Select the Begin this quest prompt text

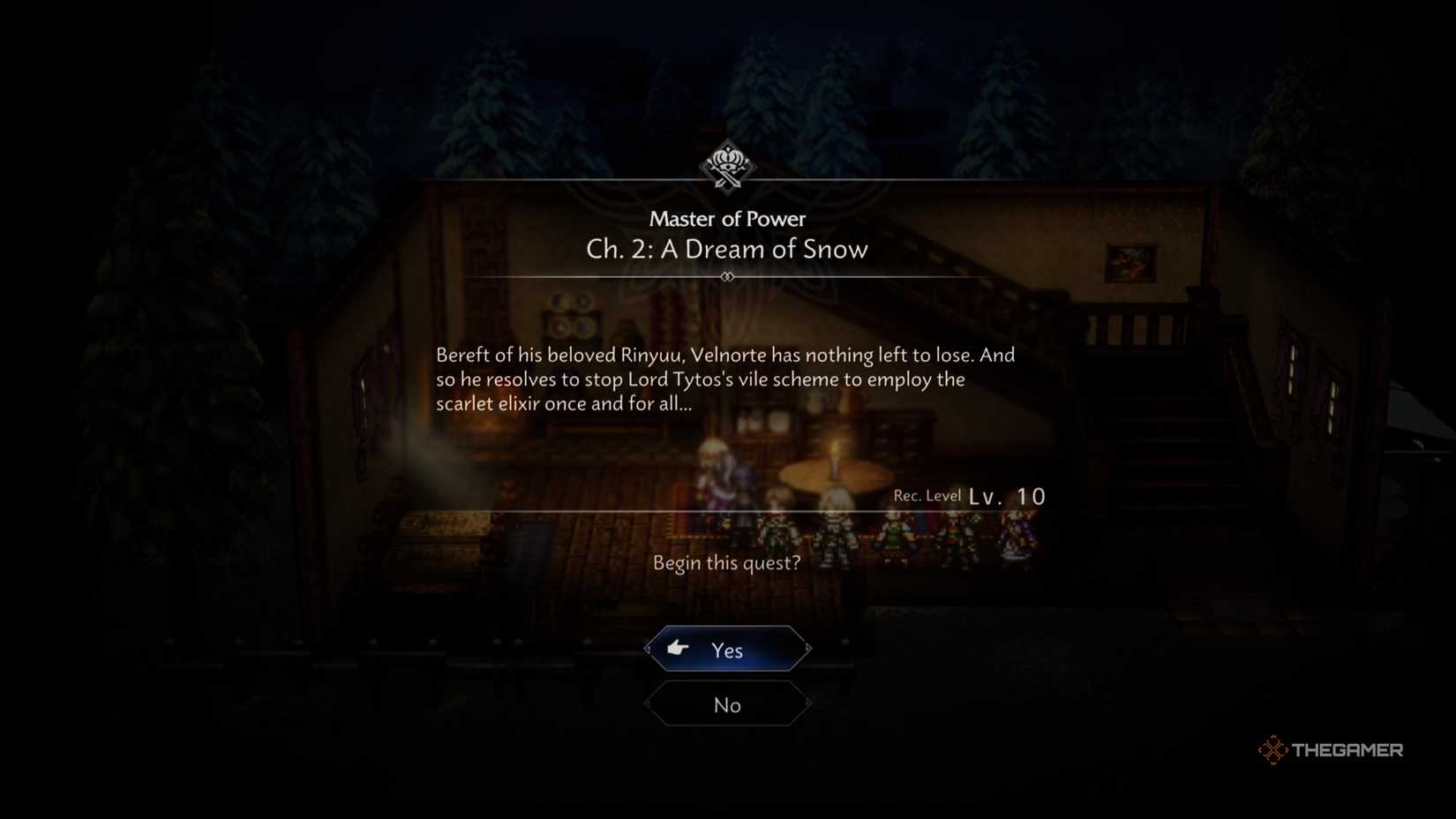pyautogui.click(x=727, y=562)
